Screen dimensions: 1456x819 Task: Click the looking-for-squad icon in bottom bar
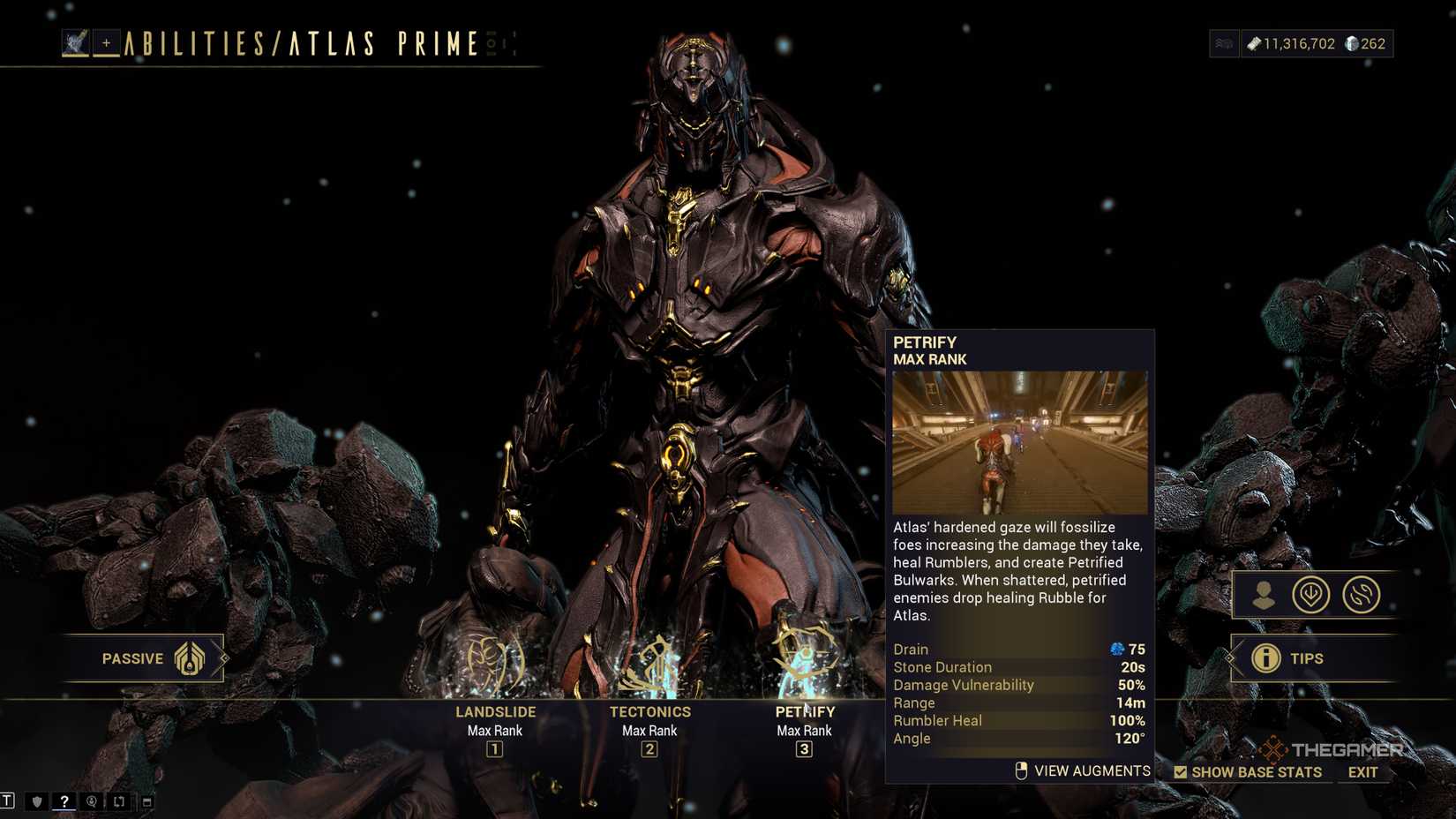pyautogui.click(x=90, y=801)
